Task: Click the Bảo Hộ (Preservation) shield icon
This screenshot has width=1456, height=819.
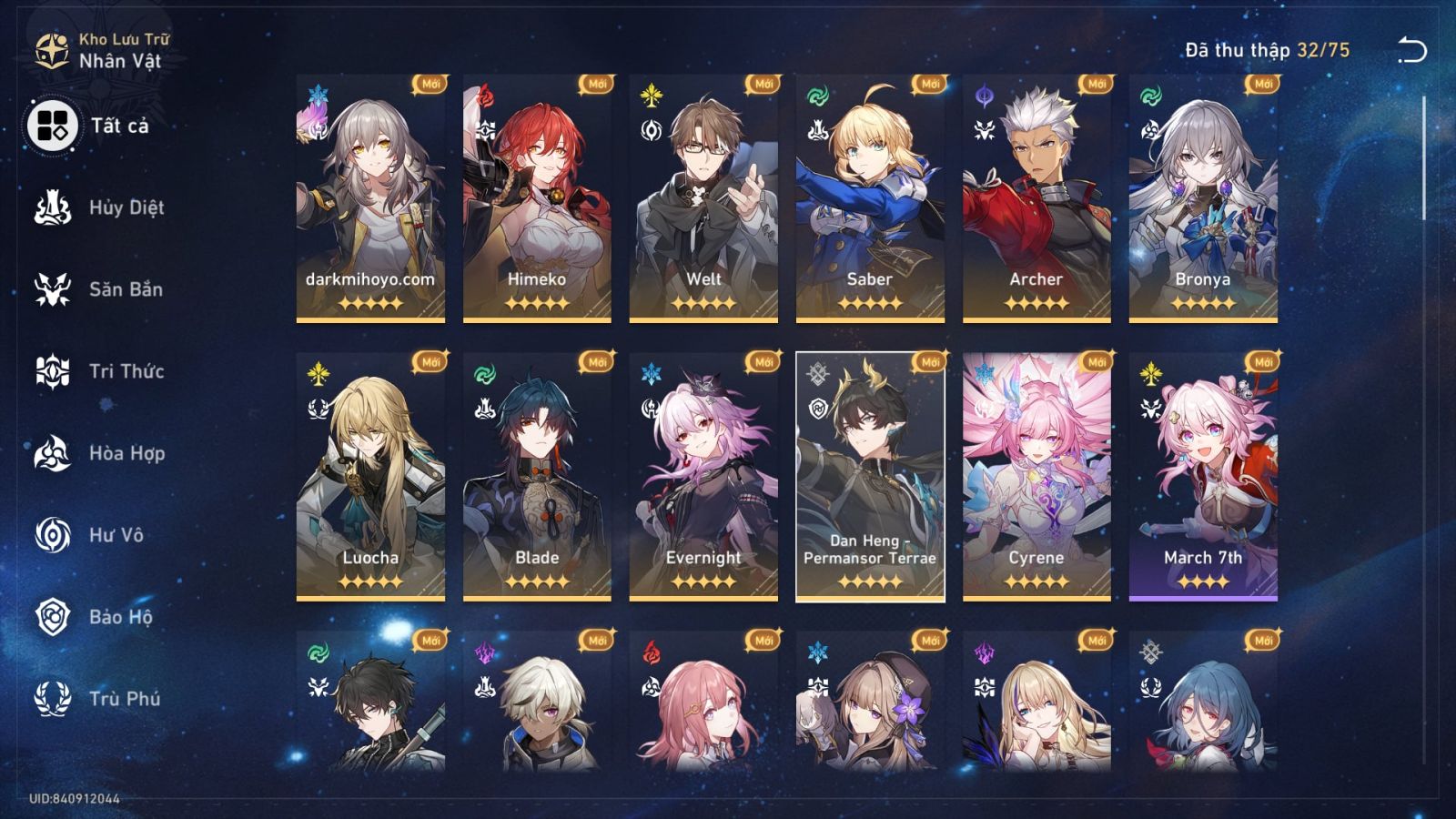Action: coord(53,617)
